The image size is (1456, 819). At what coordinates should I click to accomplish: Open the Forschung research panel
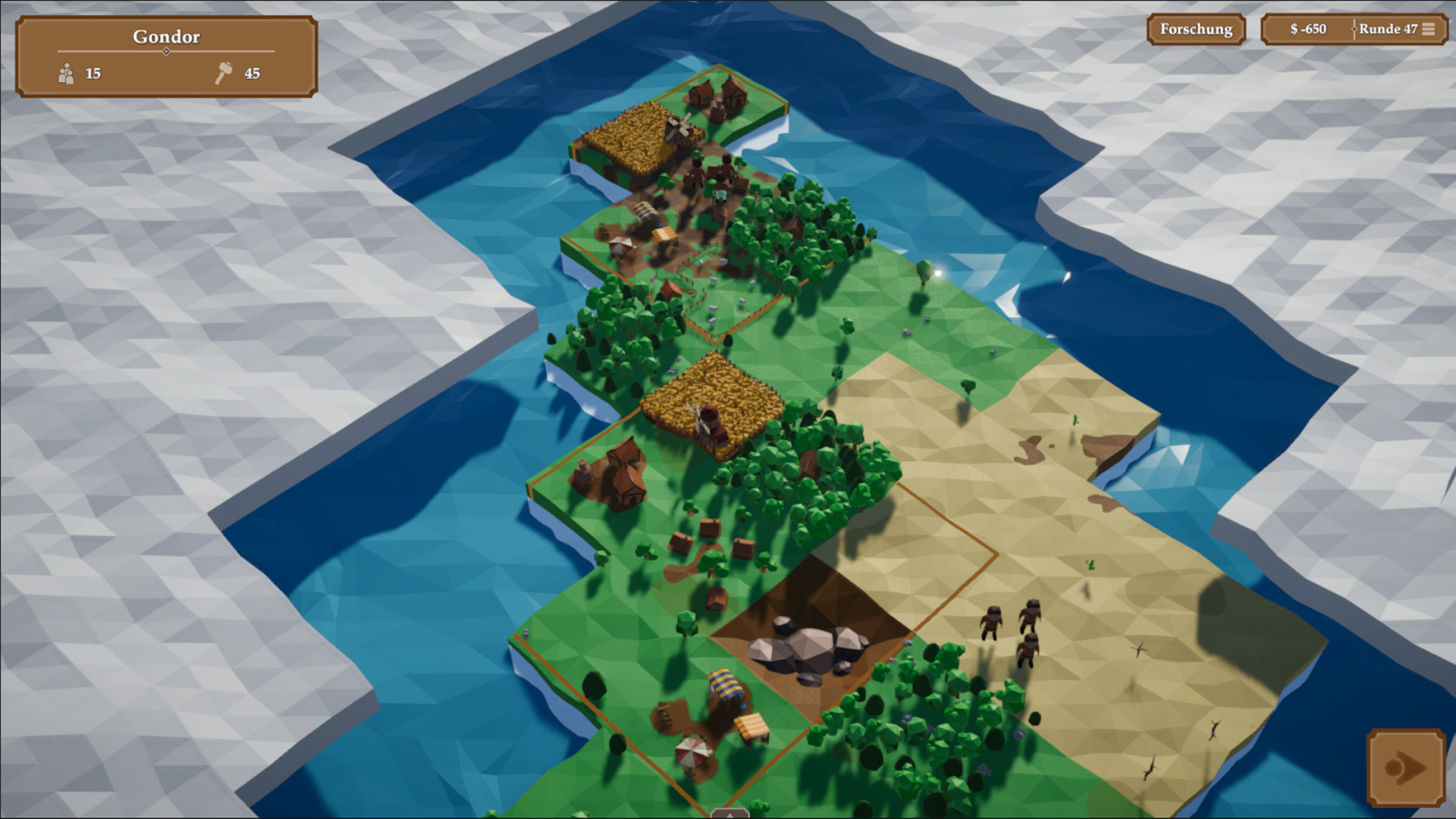point(1196,30)
